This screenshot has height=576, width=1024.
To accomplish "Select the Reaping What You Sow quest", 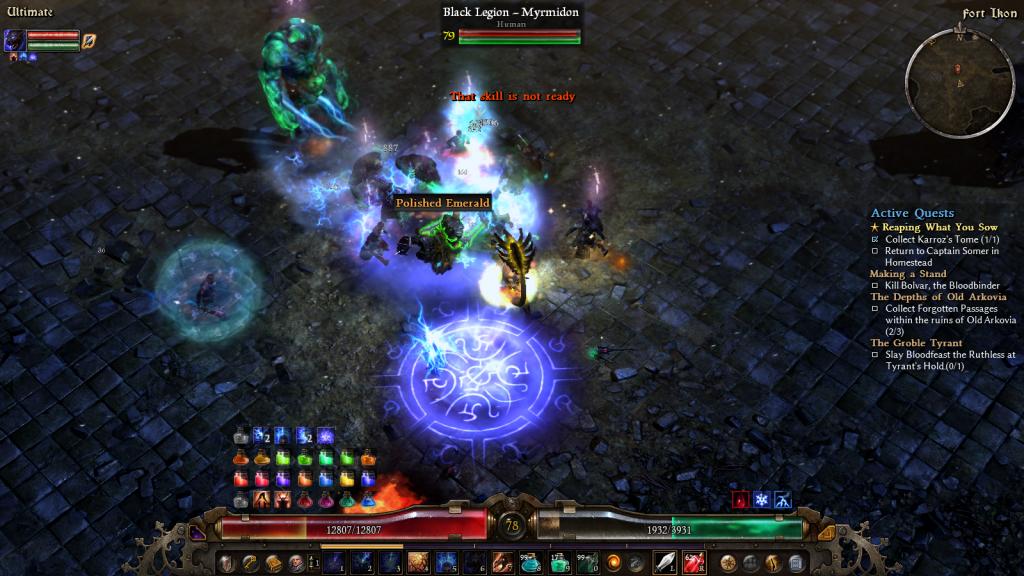I will [939, 227].
